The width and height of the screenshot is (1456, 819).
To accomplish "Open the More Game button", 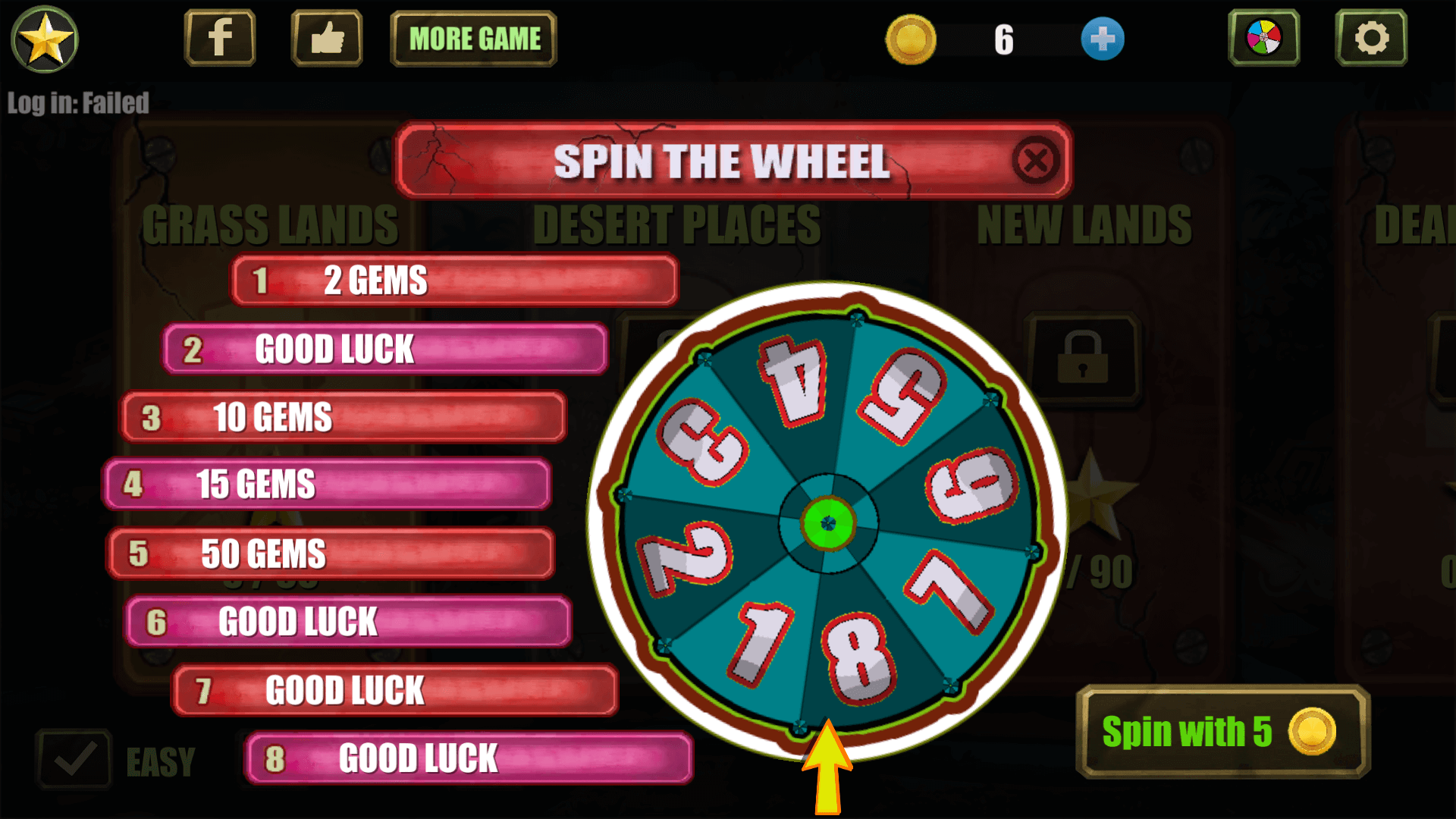I will pos(474,39).
